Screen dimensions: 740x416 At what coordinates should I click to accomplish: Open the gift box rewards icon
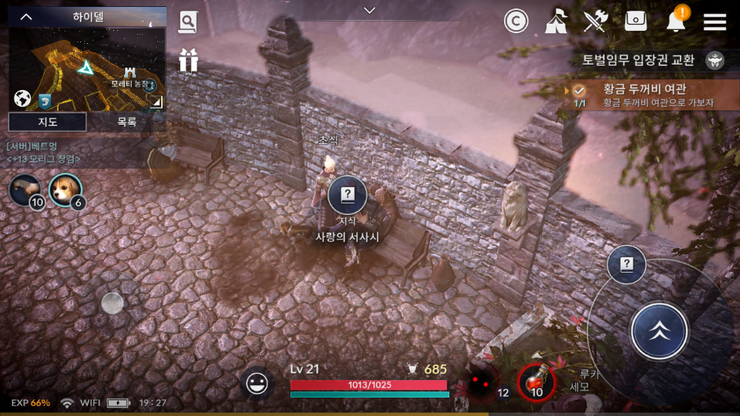coord(188,60)
